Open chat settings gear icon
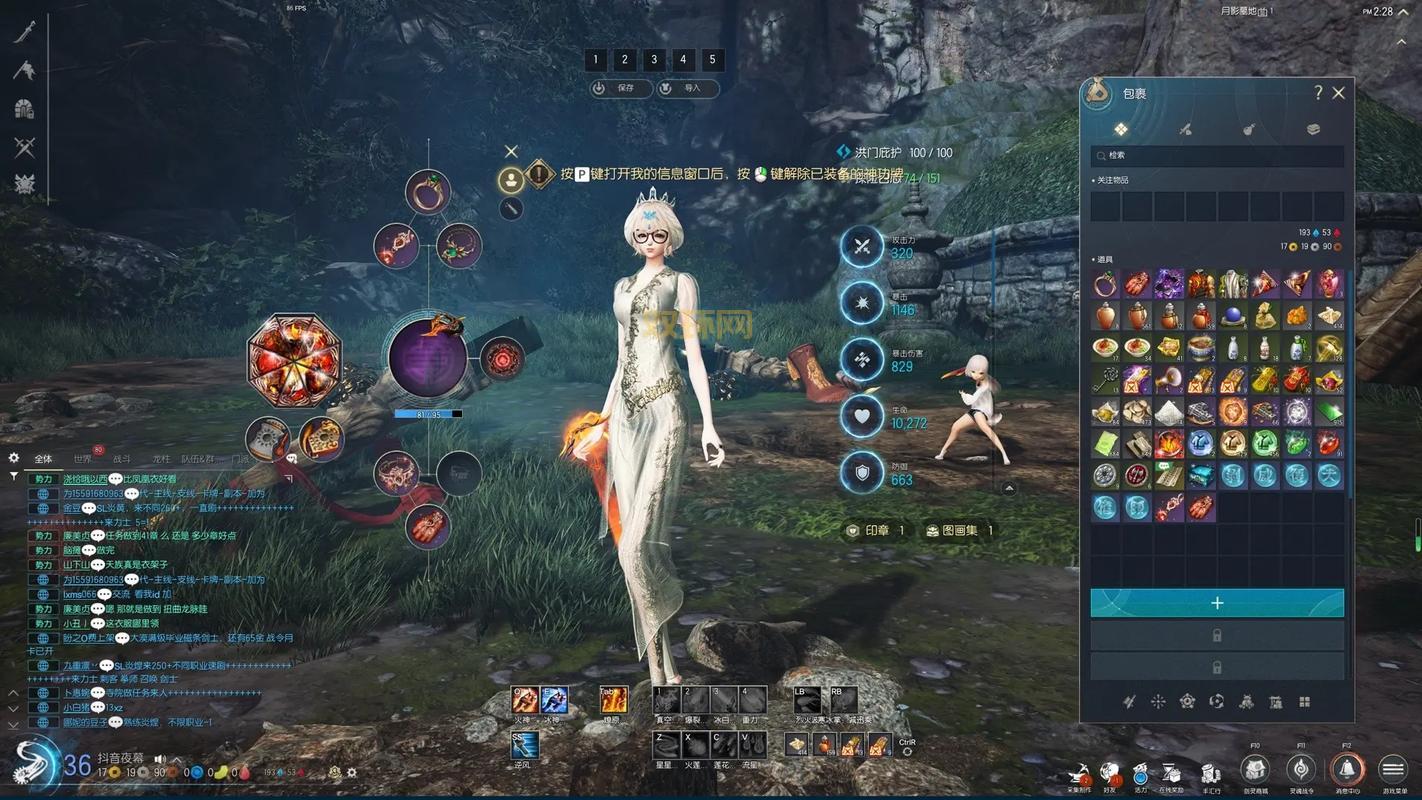1422x800 pixels. pos(14,458)
